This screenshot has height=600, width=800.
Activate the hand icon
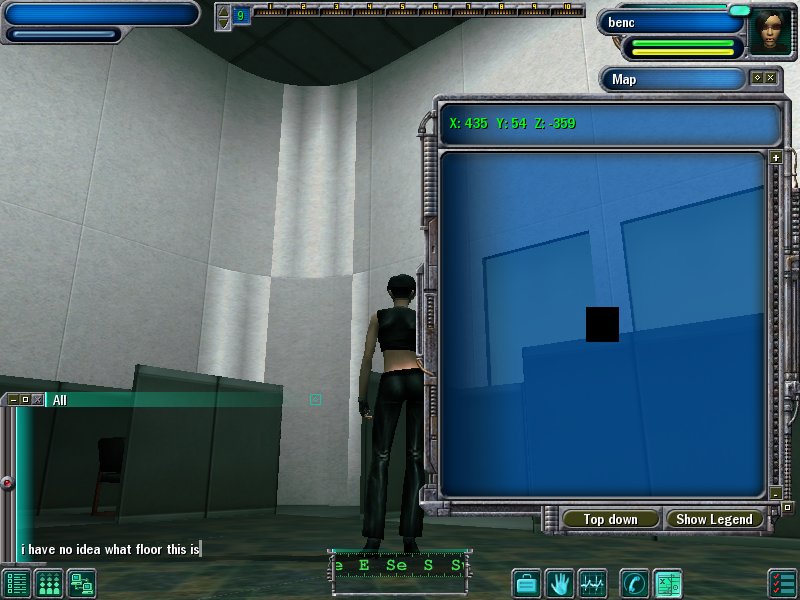tap(559, 582)
